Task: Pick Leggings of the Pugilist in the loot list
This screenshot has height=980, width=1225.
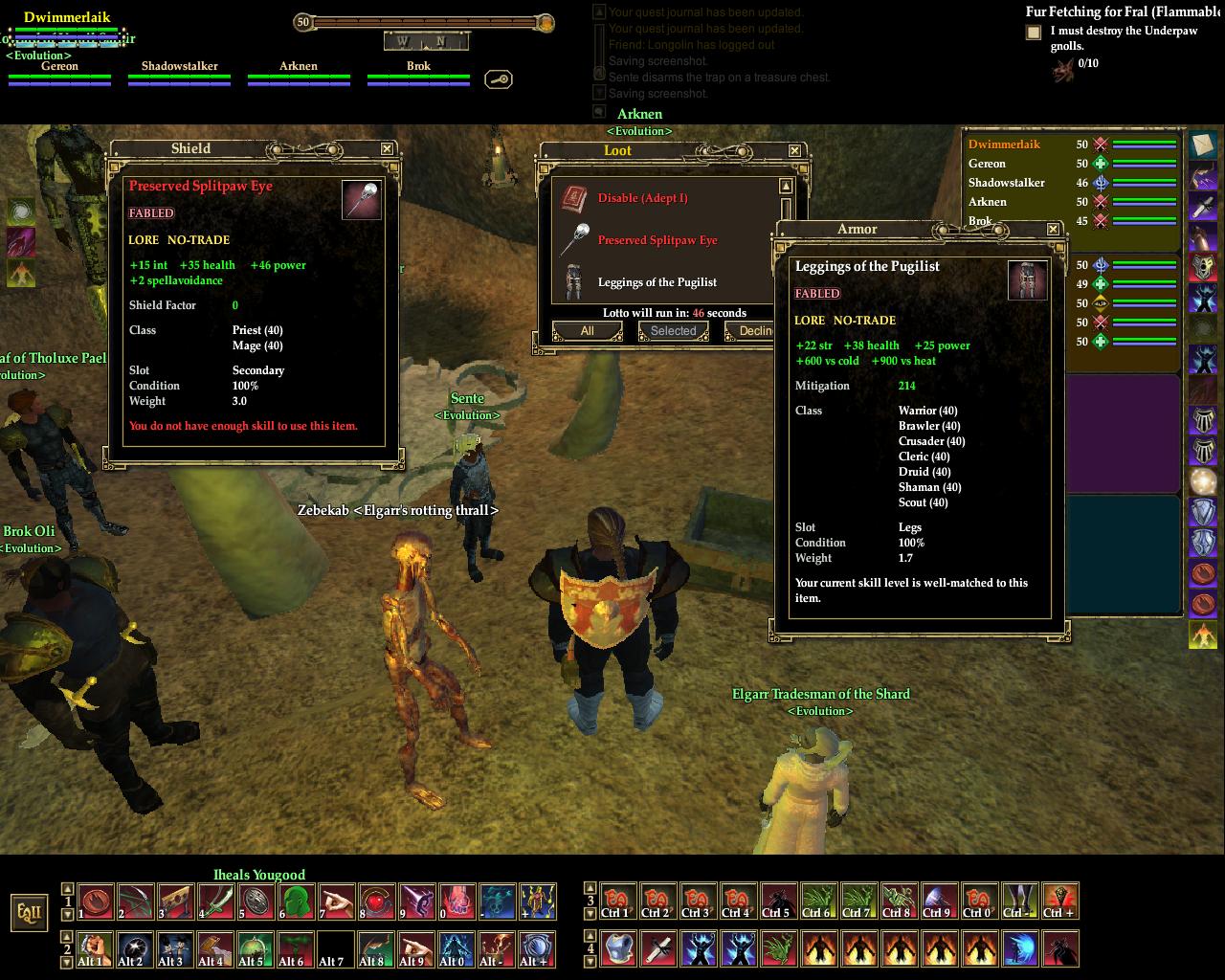Action: pyautogui.click(x=657, y=282)
